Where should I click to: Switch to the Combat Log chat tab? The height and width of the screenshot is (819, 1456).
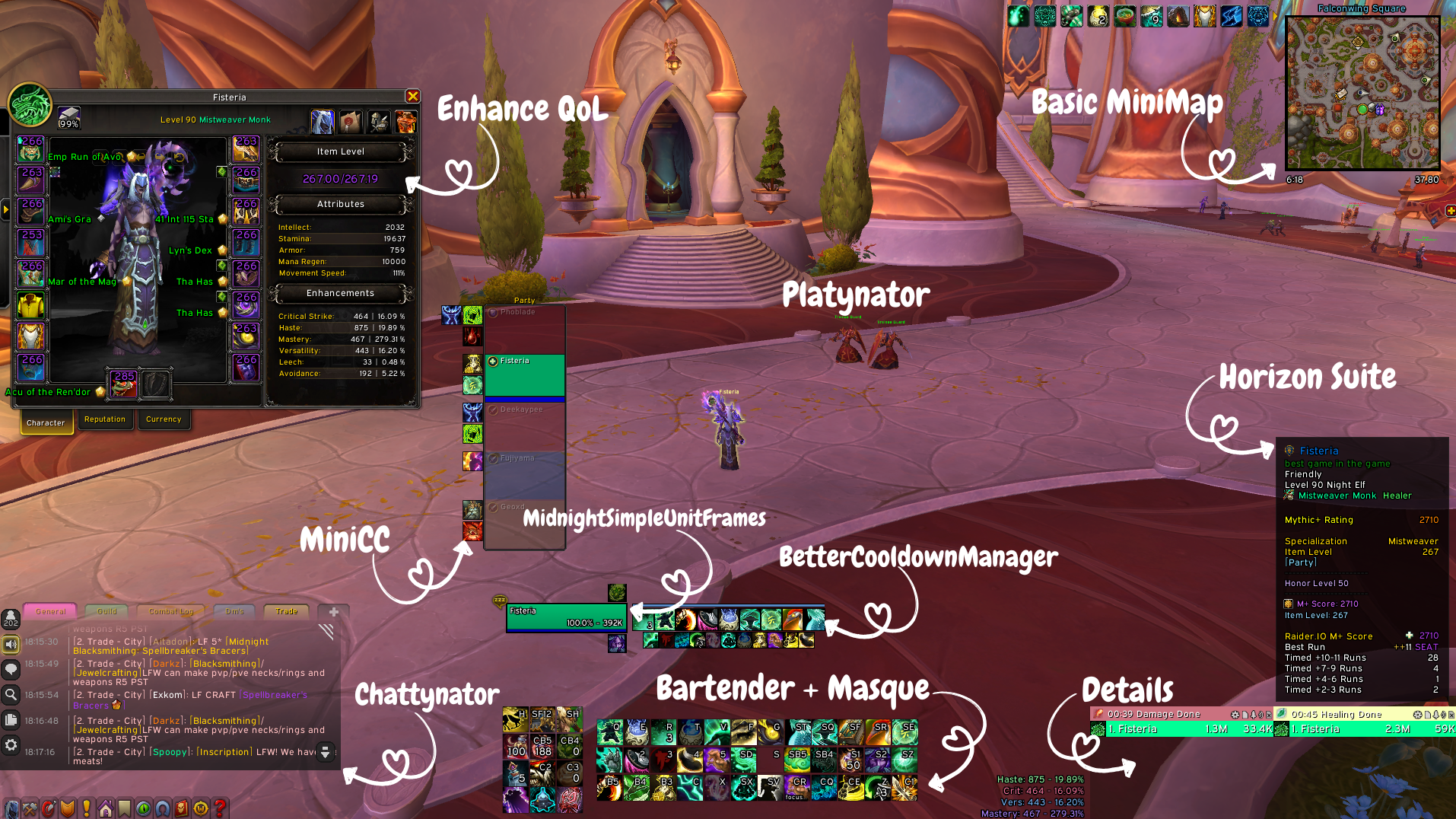(171, 611)
